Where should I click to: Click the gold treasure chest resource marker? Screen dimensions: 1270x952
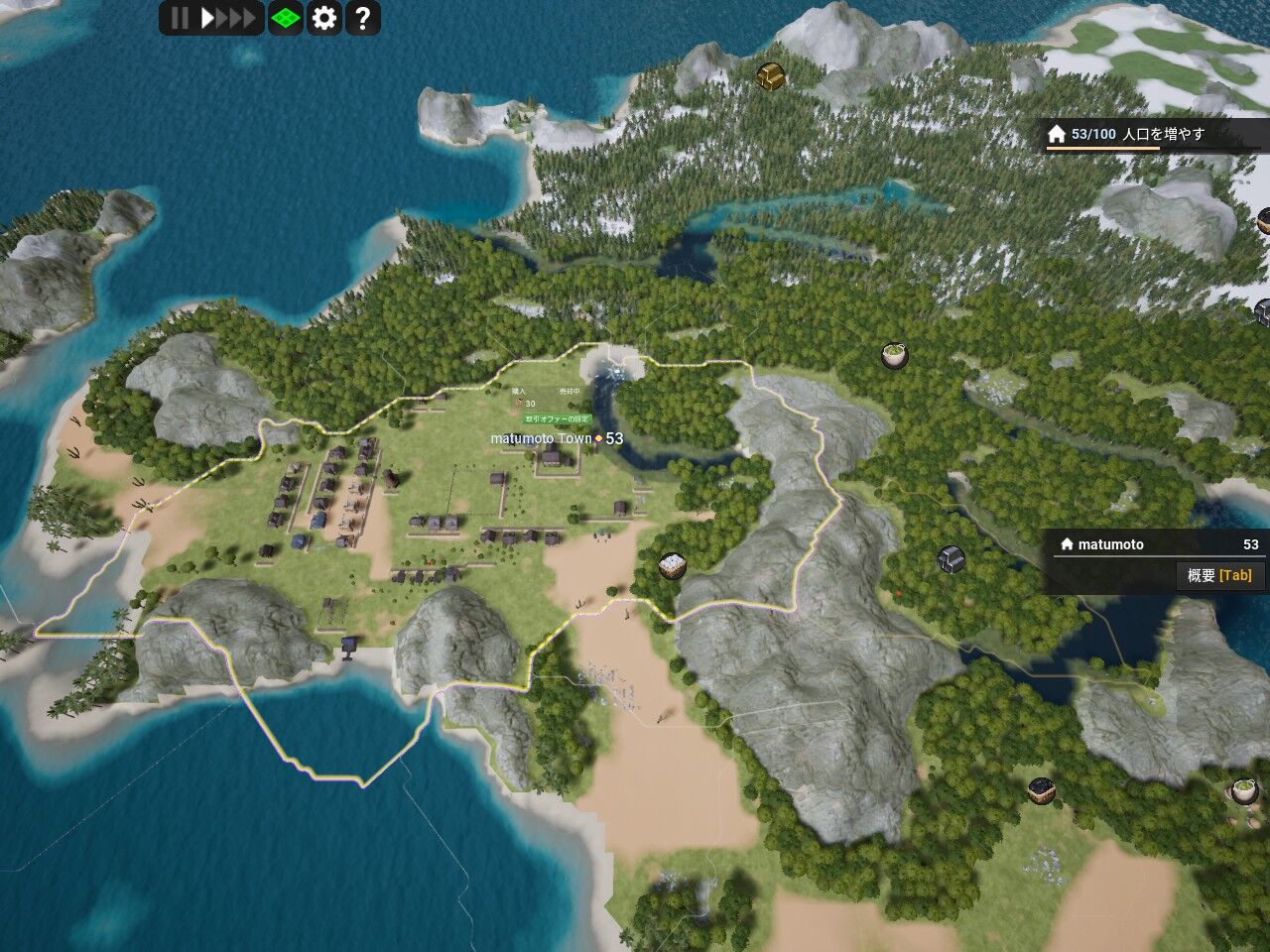click(771, 75)
